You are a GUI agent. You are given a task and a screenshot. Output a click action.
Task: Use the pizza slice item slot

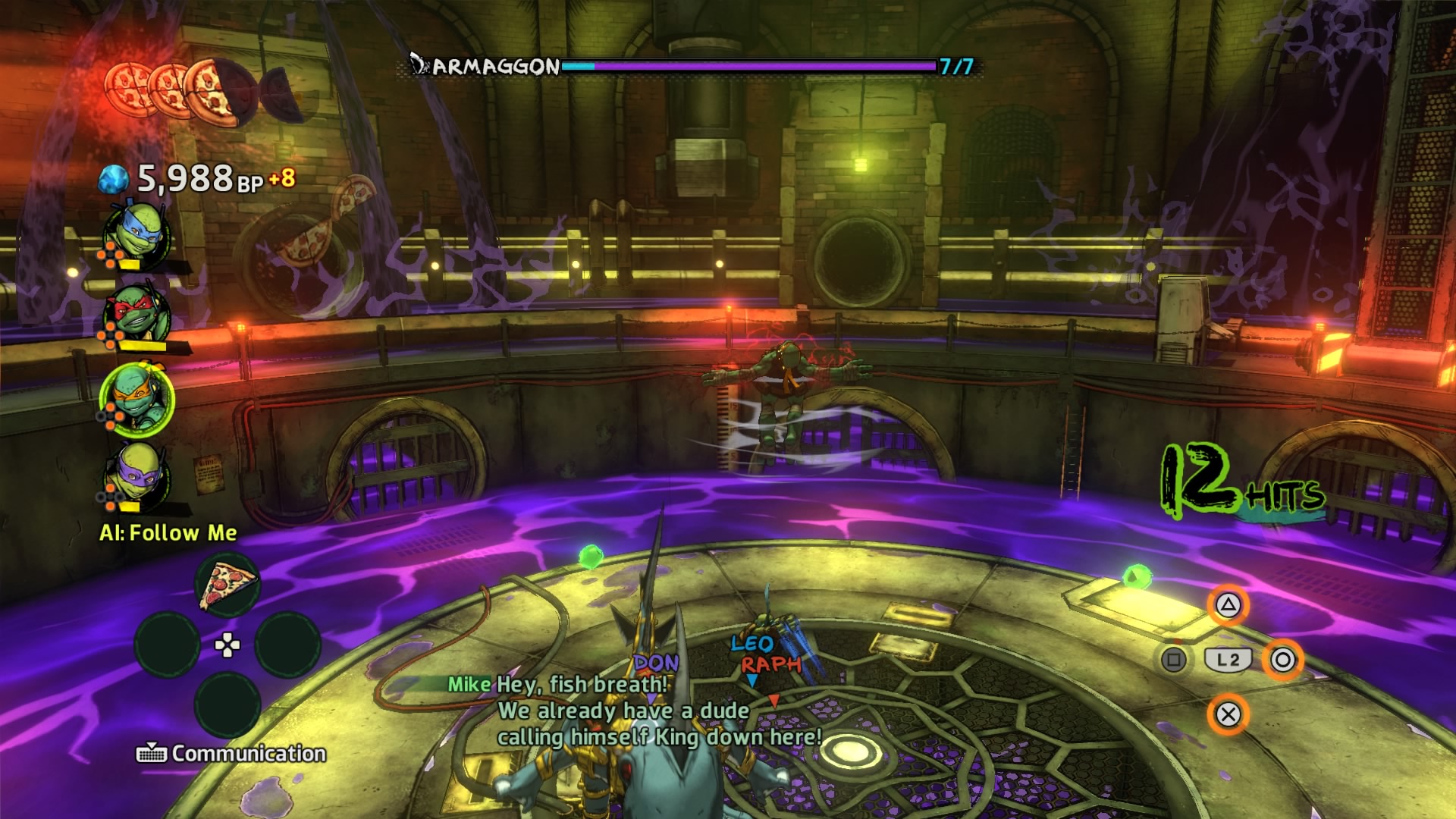click(227, 585)
